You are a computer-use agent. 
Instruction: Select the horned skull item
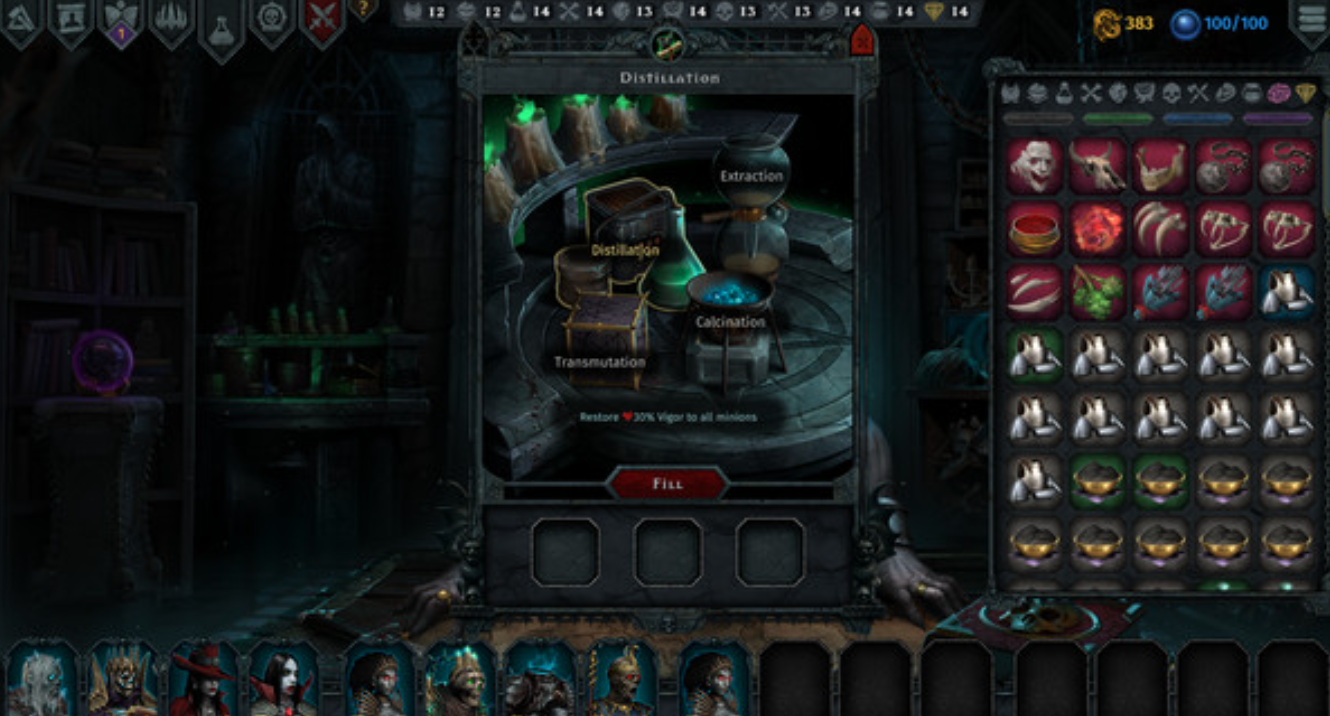tap(1097, 166)
